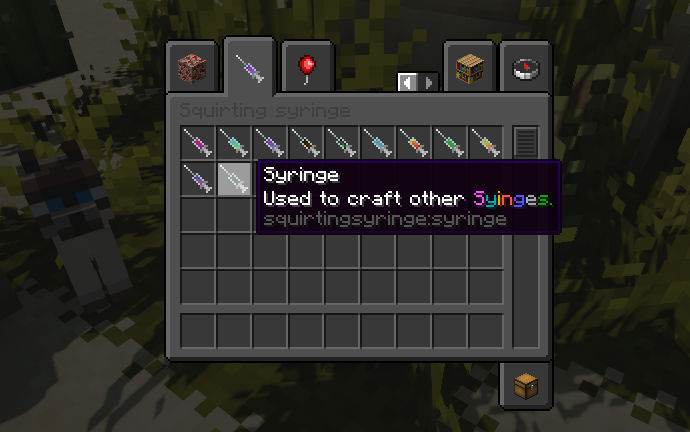690x432 pixels.
Task: Go to the next tab page arrow
Action: (429, 82)
